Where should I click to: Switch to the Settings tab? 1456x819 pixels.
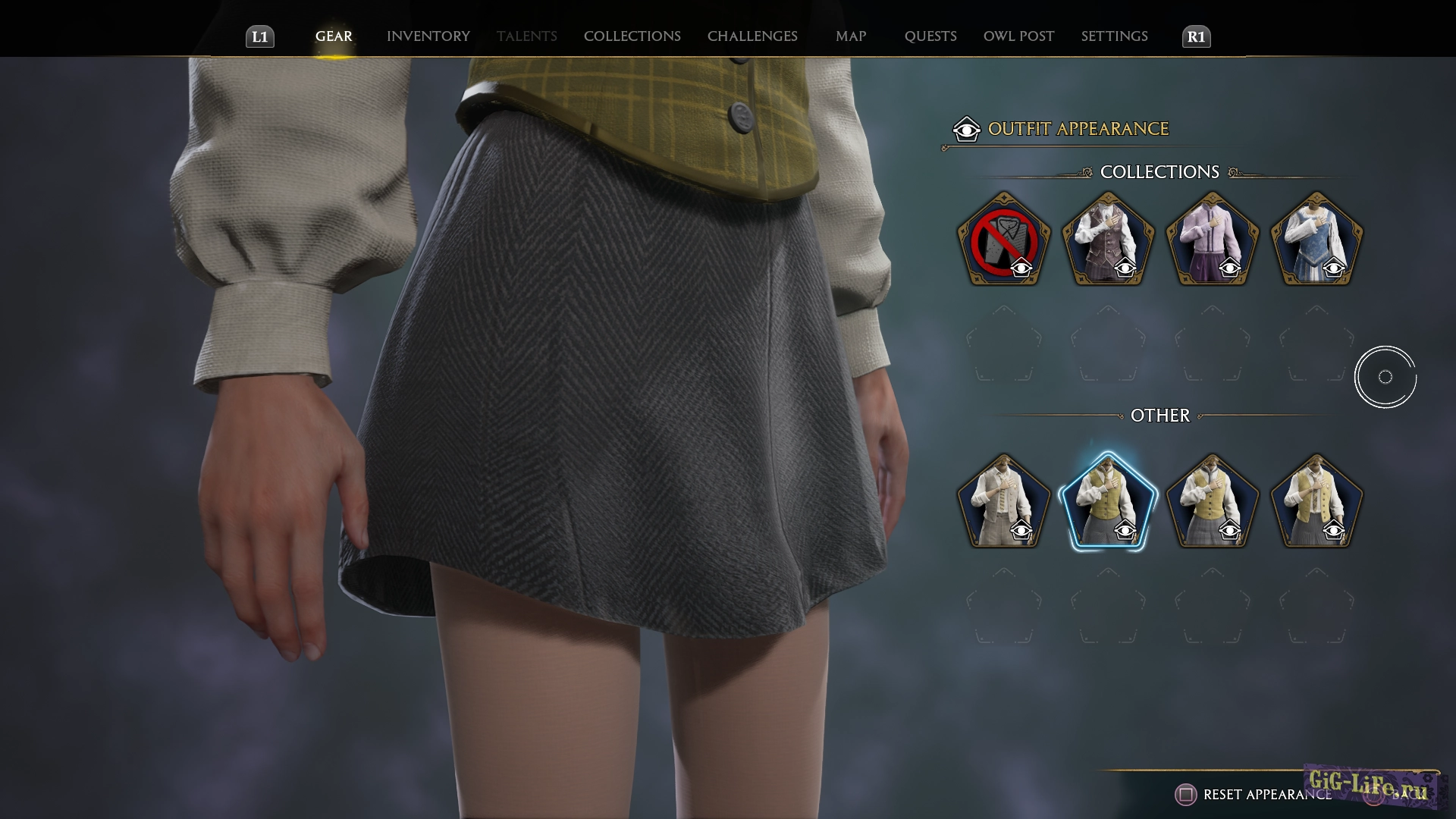coord(1114,36)
